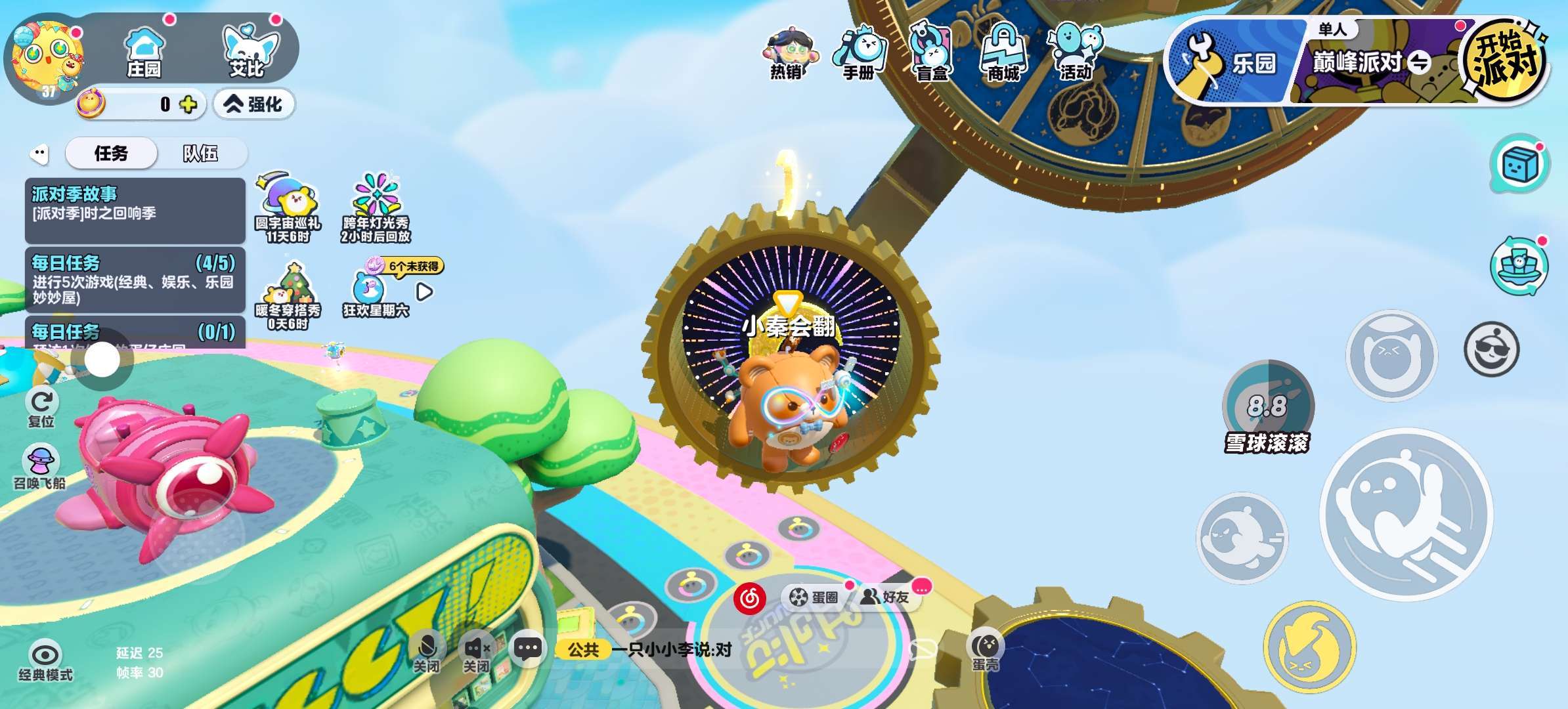Viewport: 1568px width, 709px height.
Task: Select the 任务 tasks tab
Action: (111, 154)
